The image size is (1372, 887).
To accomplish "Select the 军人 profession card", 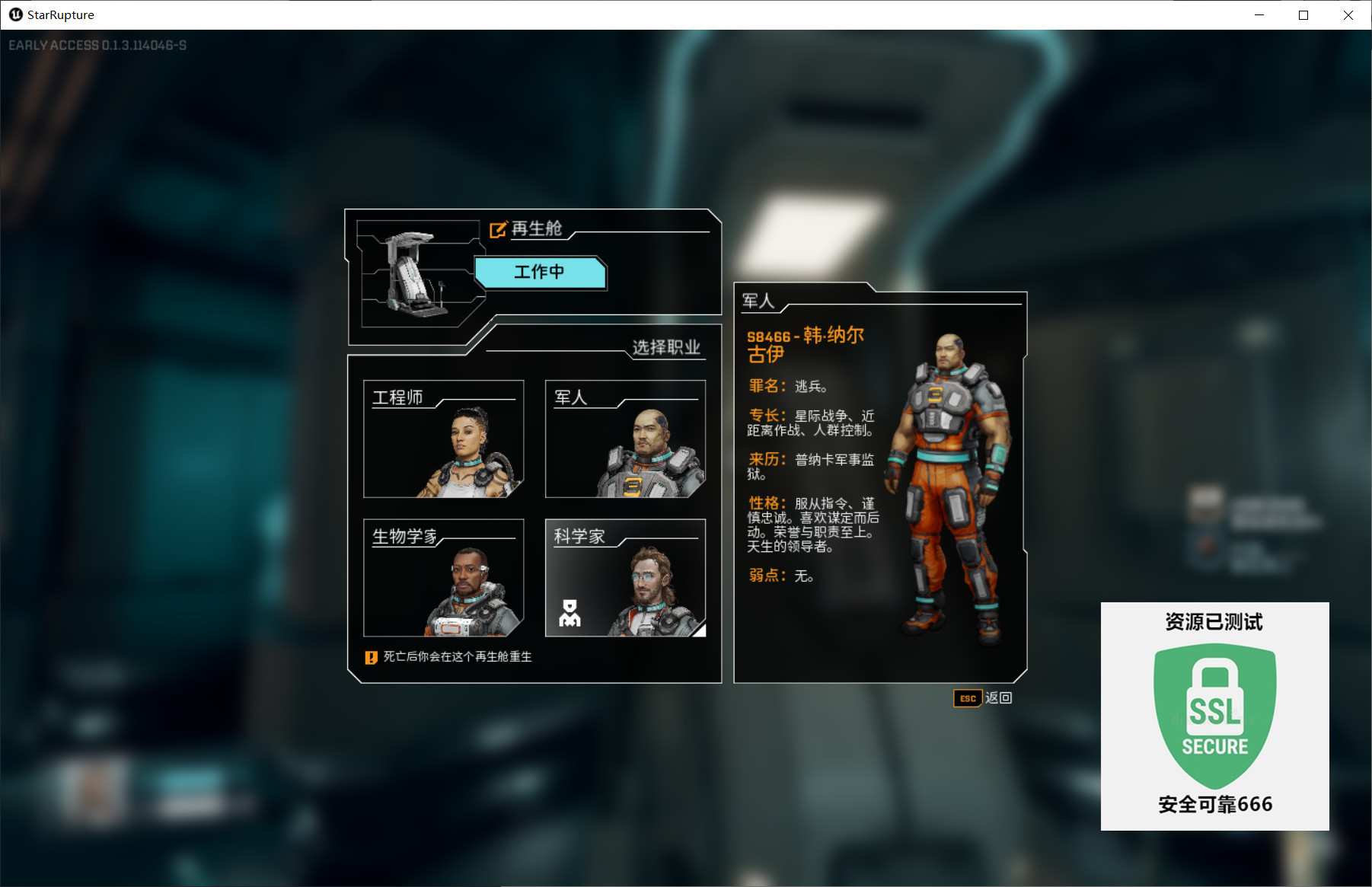I will pyautogui.click(x=625, y=438).
